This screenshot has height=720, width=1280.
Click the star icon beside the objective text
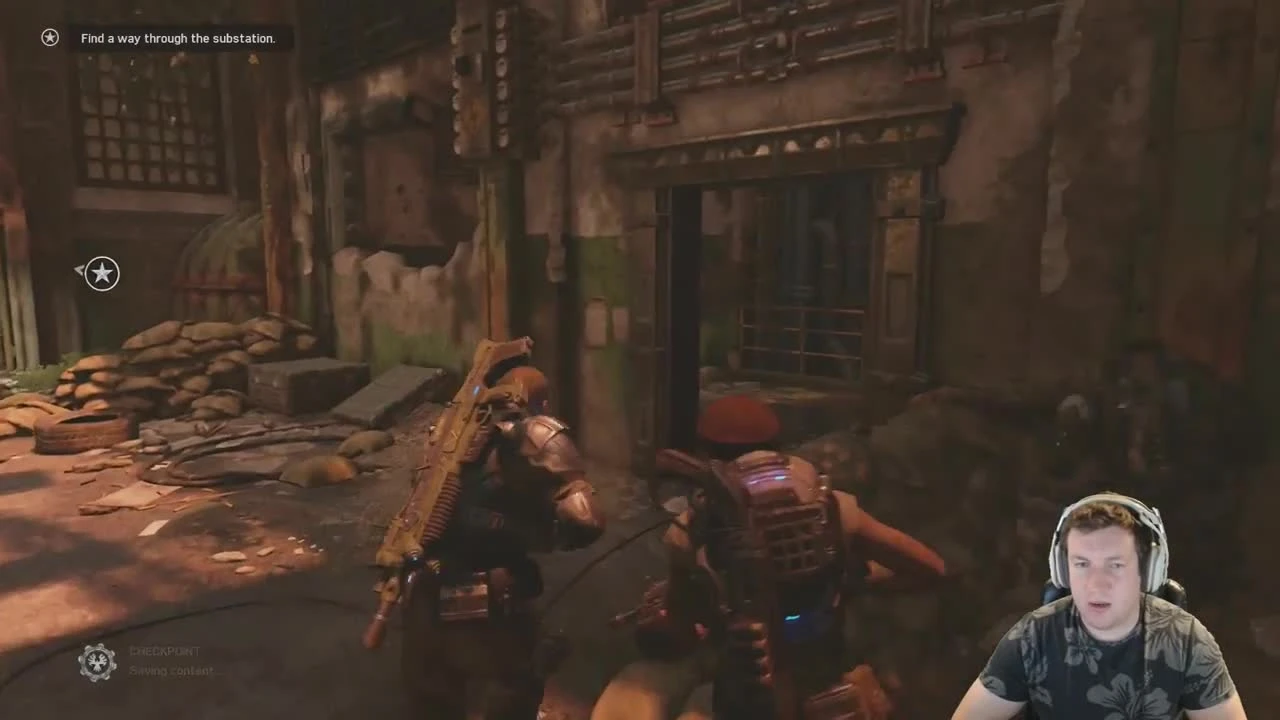(x=49, y=37)
